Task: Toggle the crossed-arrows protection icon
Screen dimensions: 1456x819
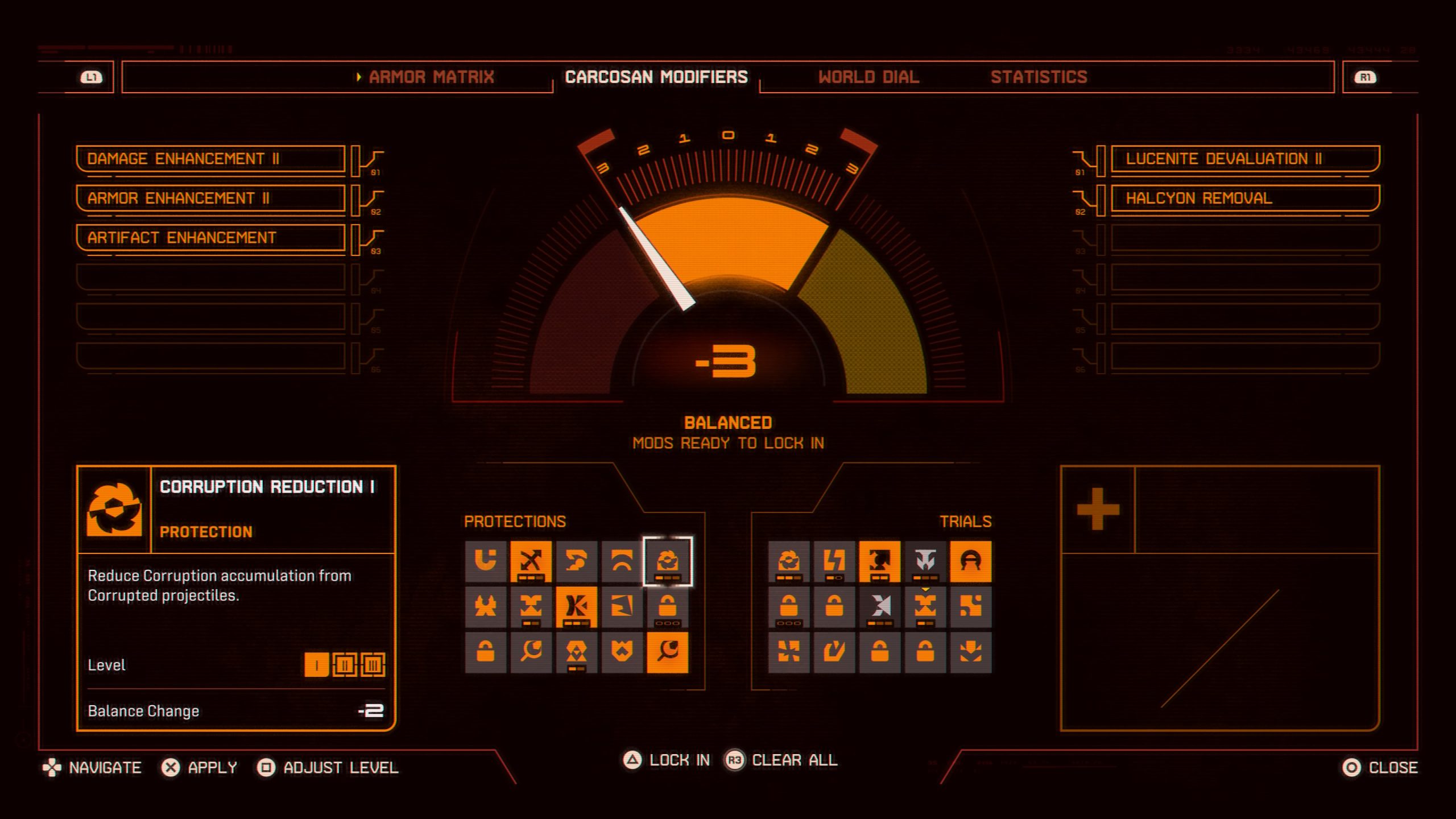Action: tap(531, 561)
